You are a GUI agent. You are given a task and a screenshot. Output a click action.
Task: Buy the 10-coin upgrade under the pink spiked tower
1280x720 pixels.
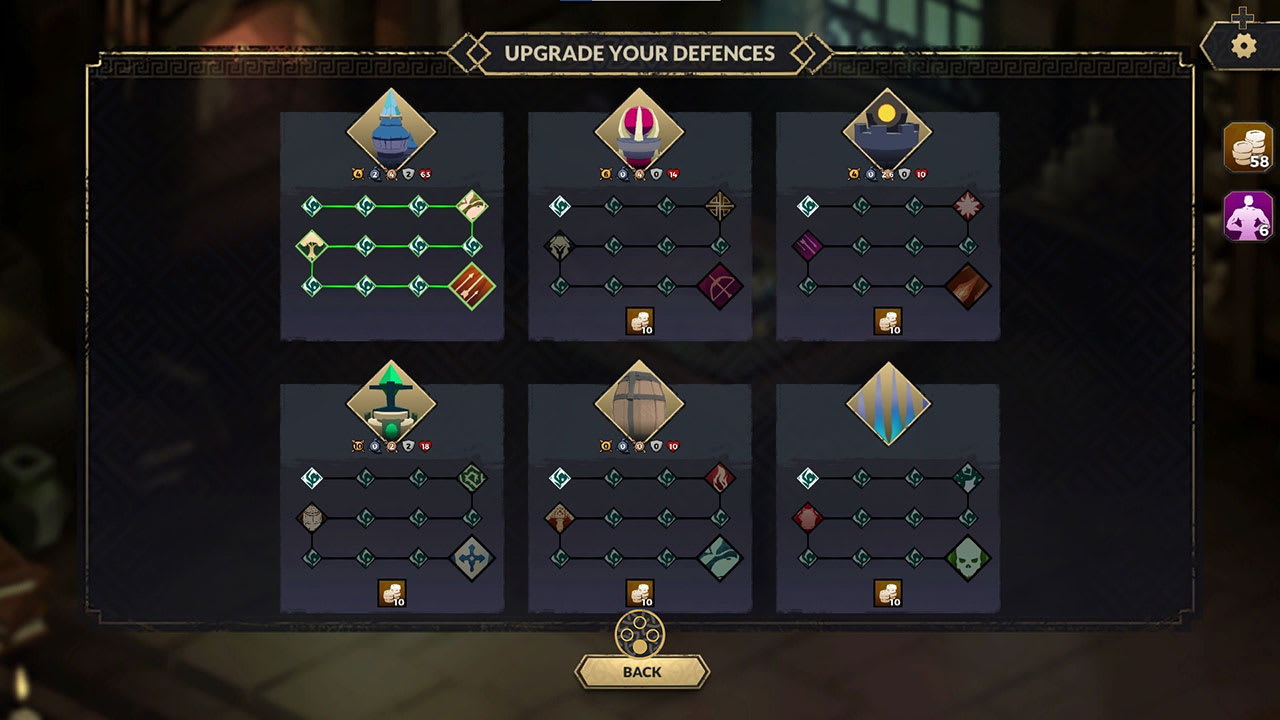(640, 320)
